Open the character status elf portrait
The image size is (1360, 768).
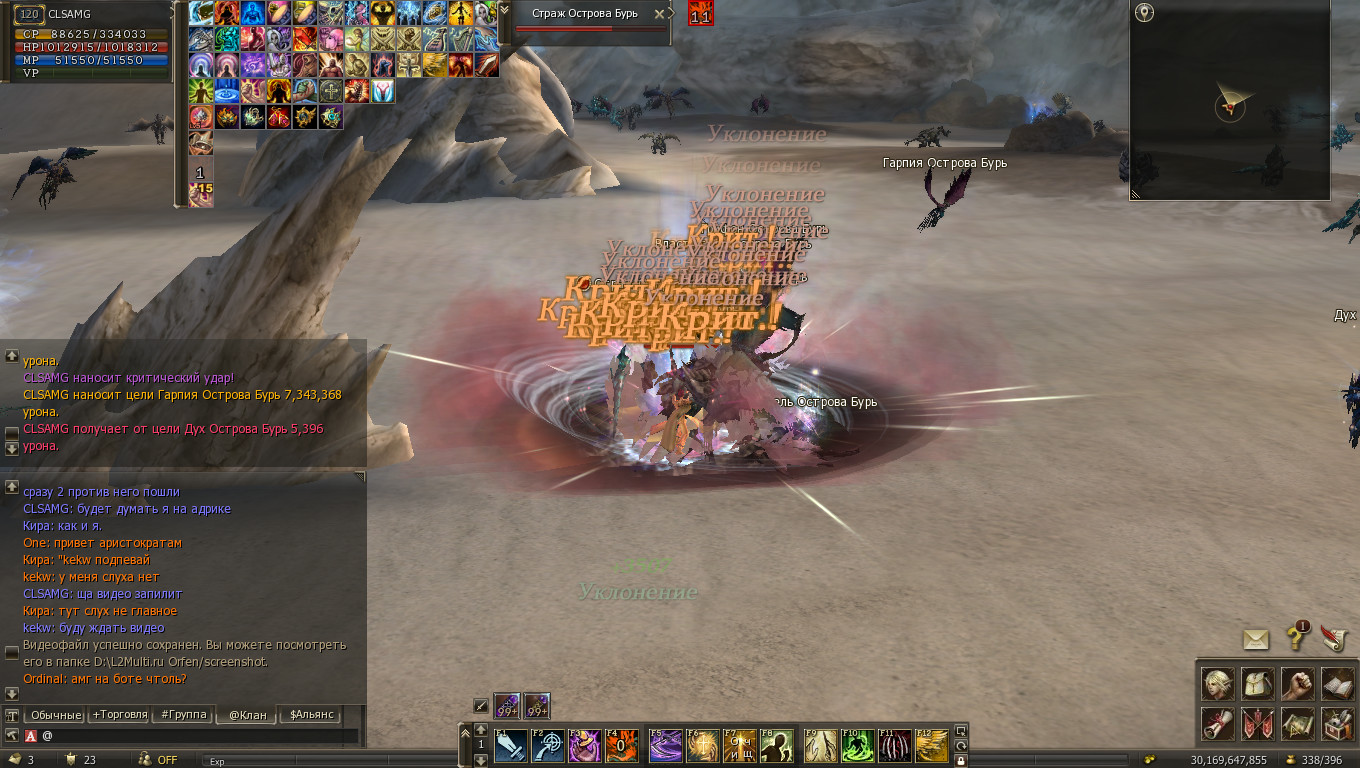[1217, 684]
